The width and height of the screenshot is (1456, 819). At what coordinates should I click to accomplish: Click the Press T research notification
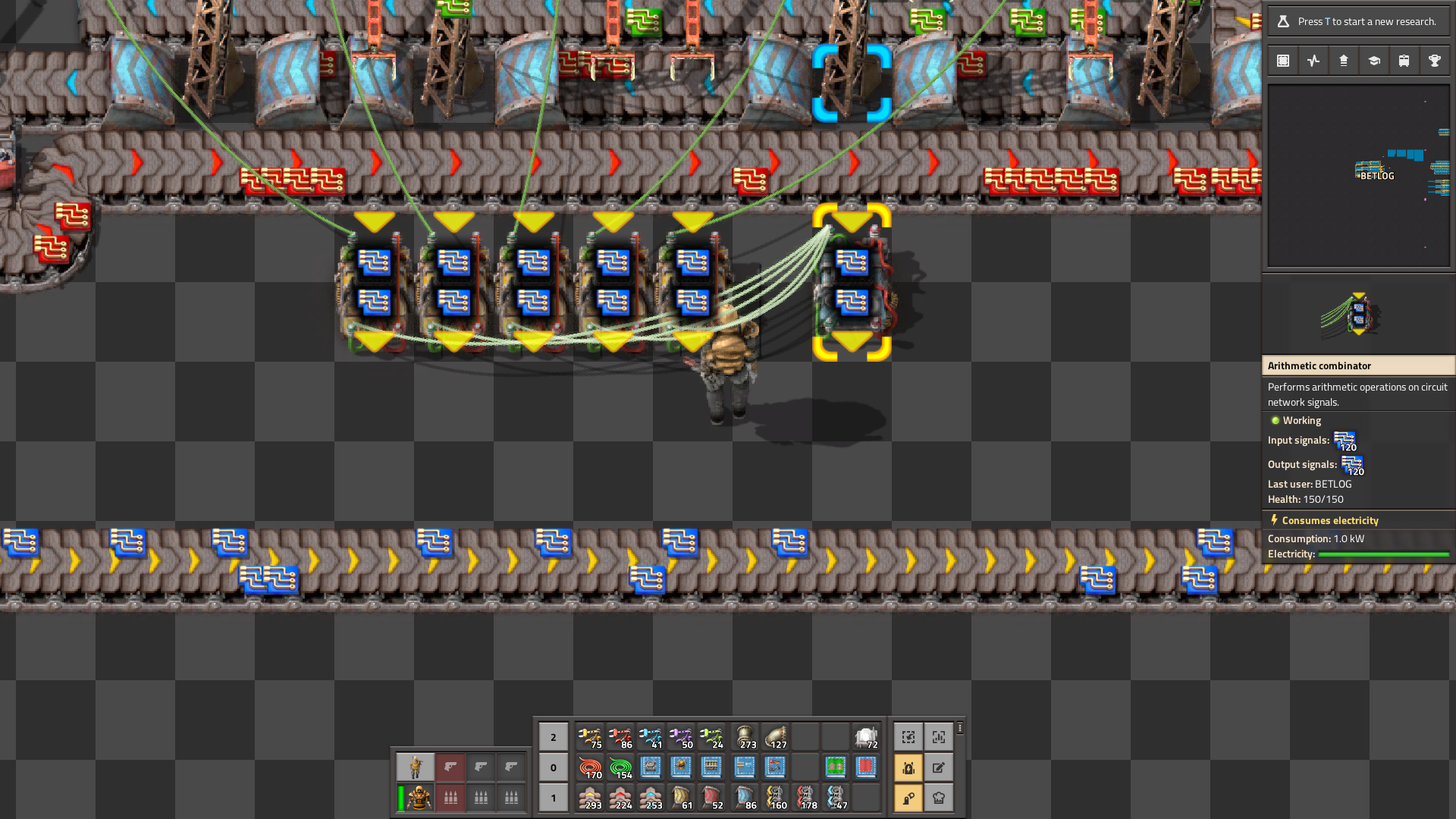(1357, 21)
